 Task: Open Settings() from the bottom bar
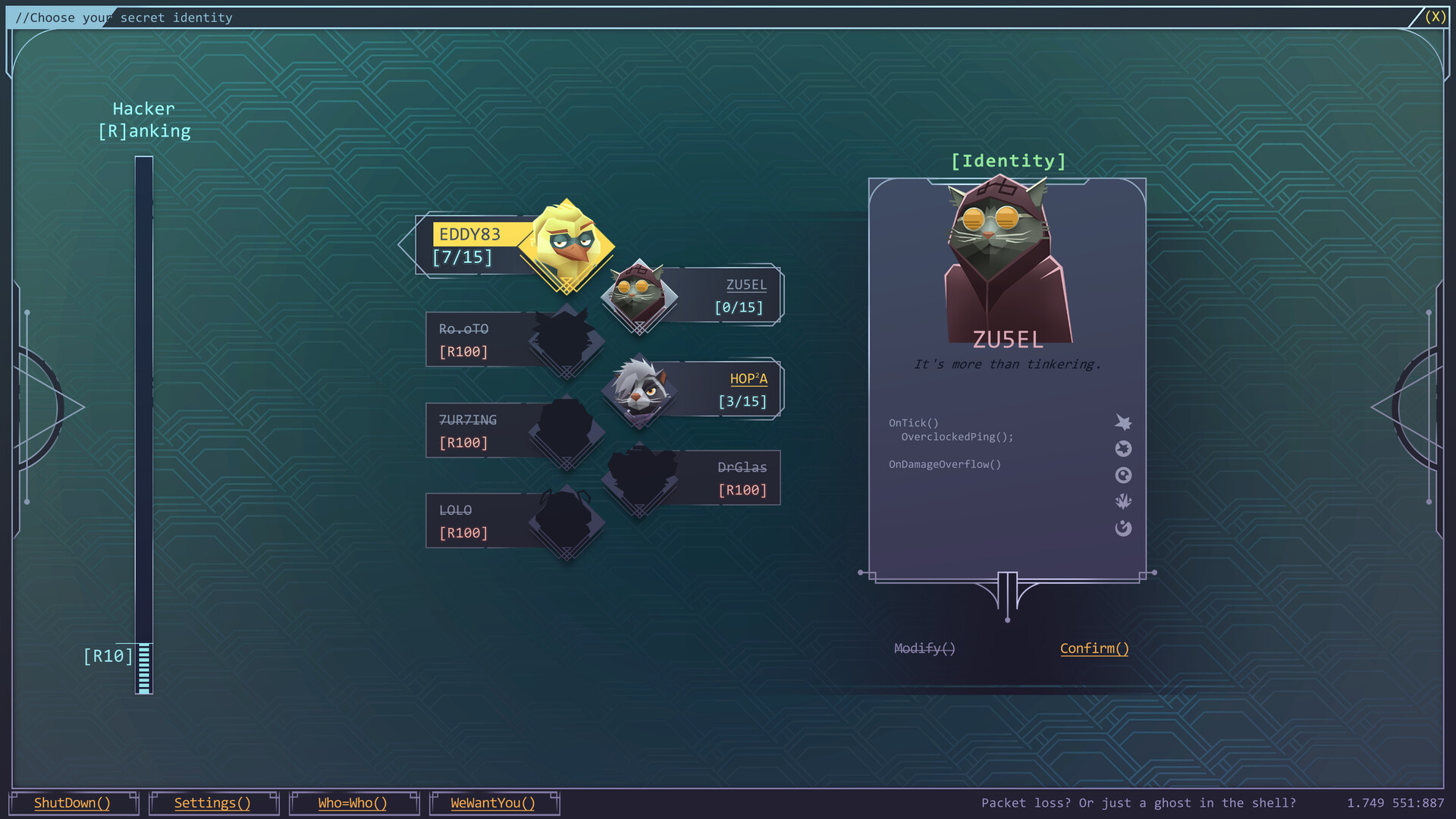click(213, 803)
